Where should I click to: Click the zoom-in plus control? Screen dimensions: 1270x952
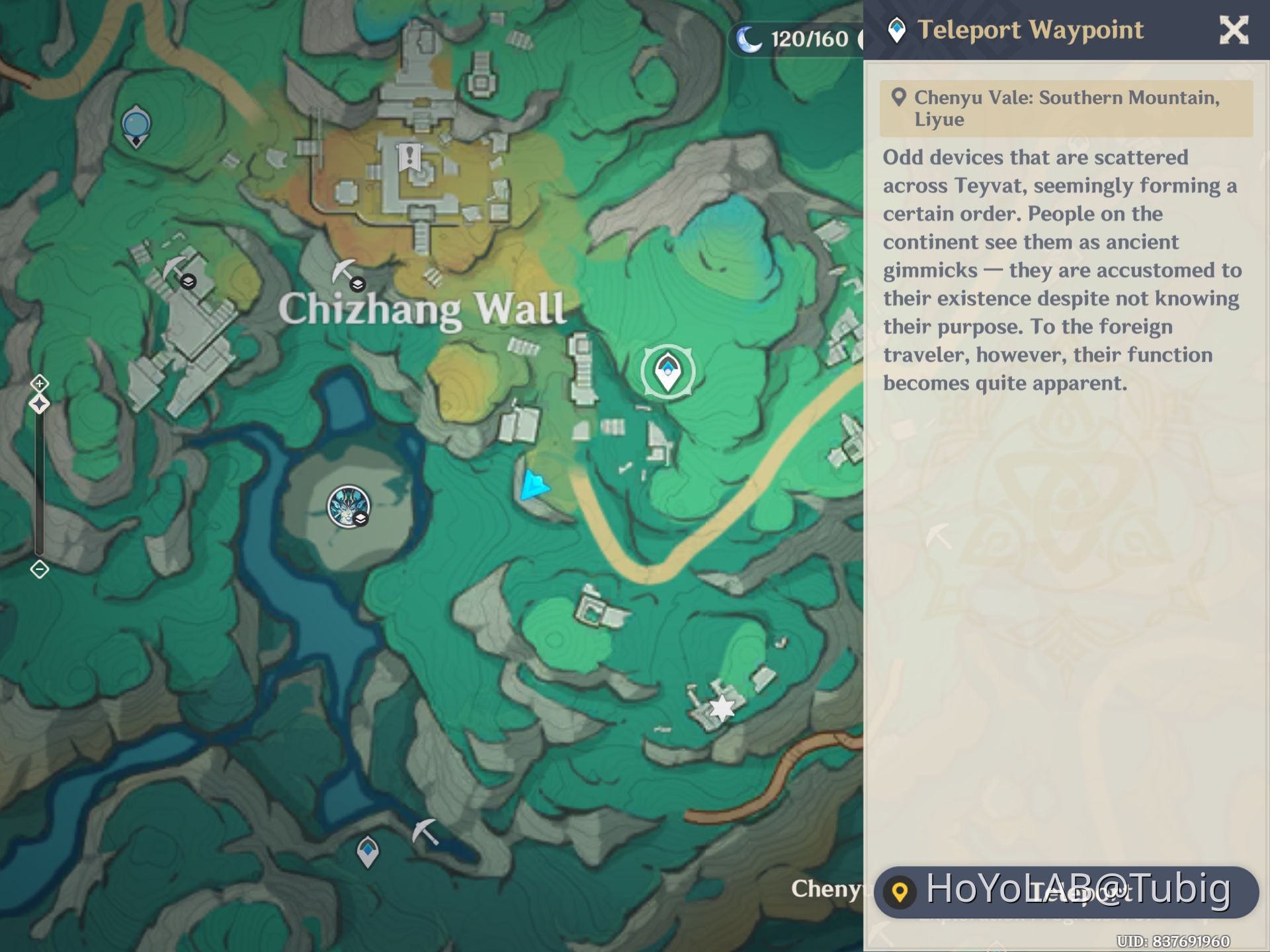tap(40, 382)
